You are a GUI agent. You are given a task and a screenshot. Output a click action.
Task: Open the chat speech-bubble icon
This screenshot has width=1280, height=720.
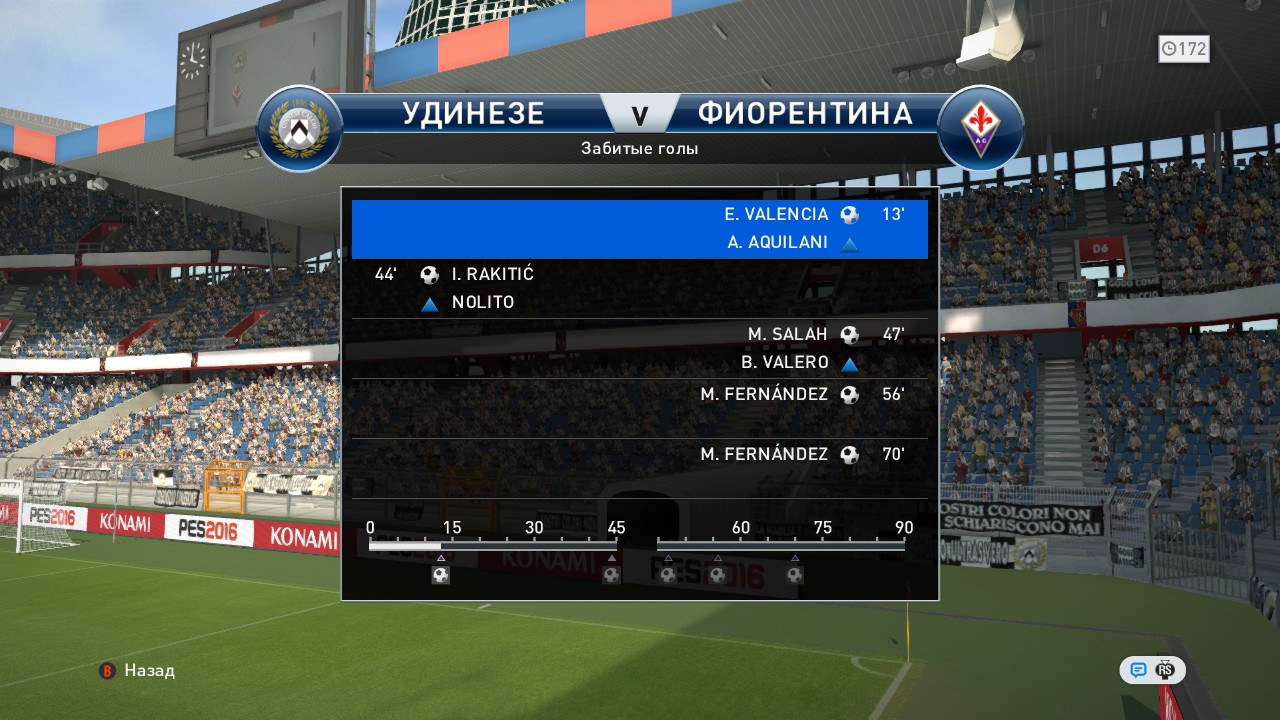[1138, 670]
